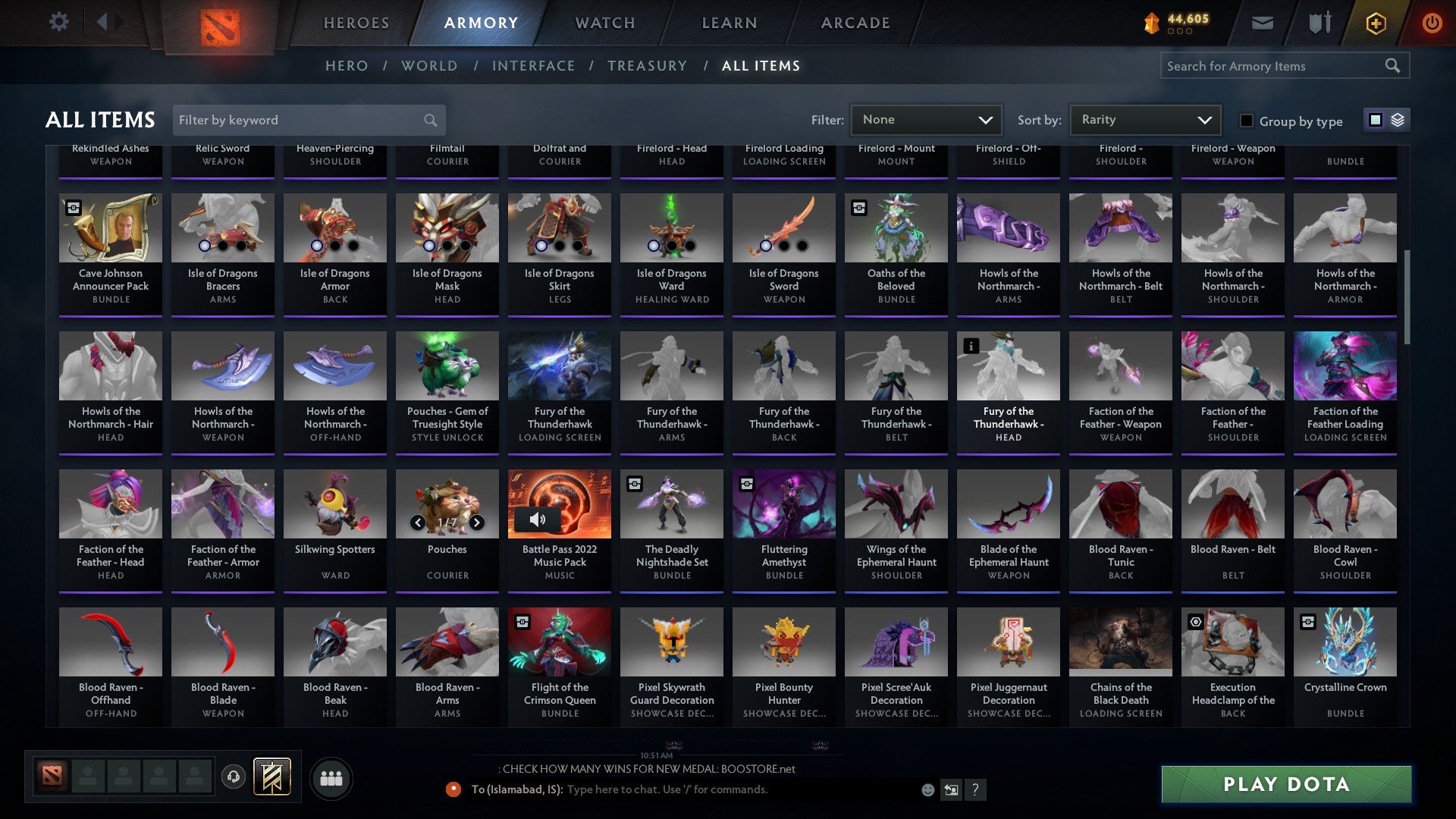Viewport: 1456px width, 819px height.
Task: Open the Filter dropdown set to None
Action: tap(925, 119)
